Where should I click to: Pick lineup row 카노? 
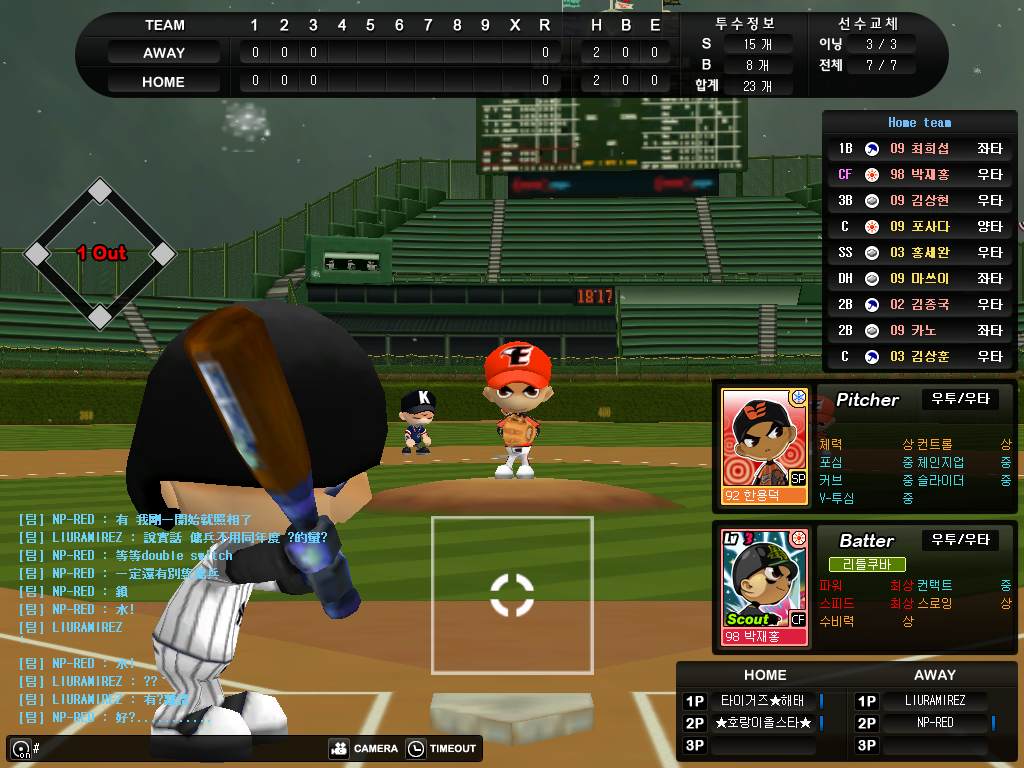click(x=920, y=331)
